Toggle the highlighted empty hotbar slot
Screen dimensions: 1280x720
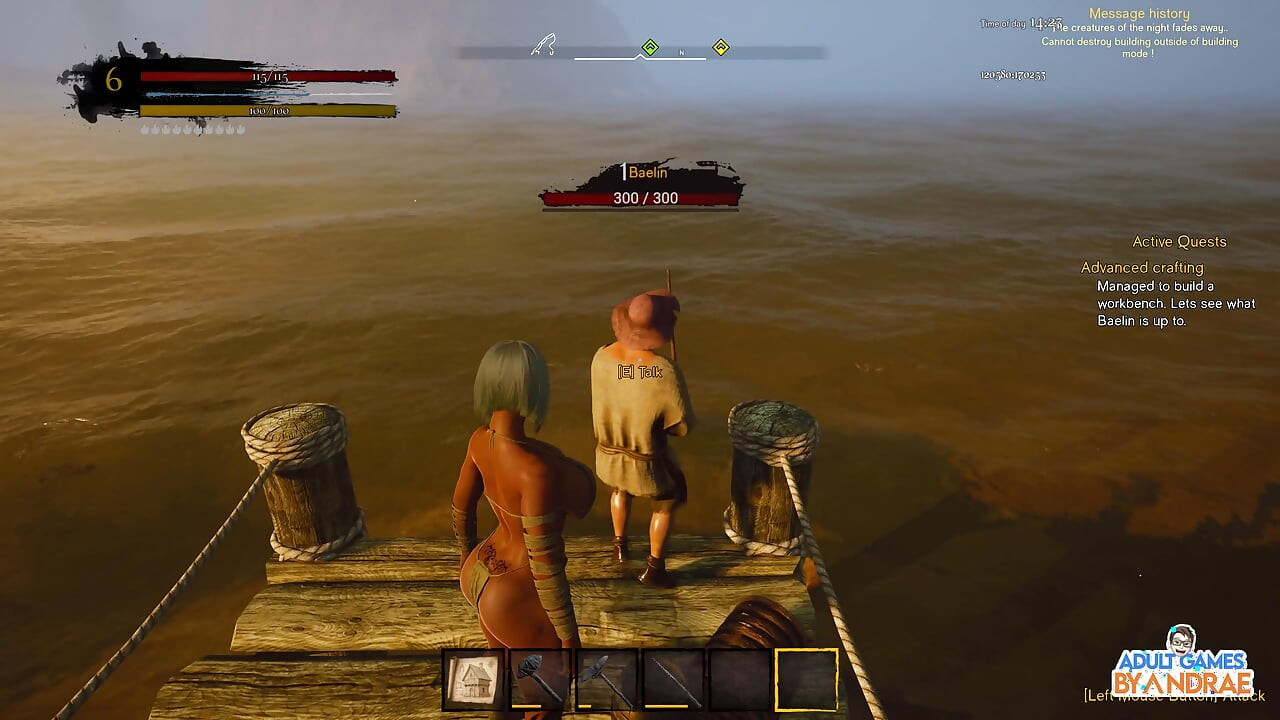click(806, 678)
